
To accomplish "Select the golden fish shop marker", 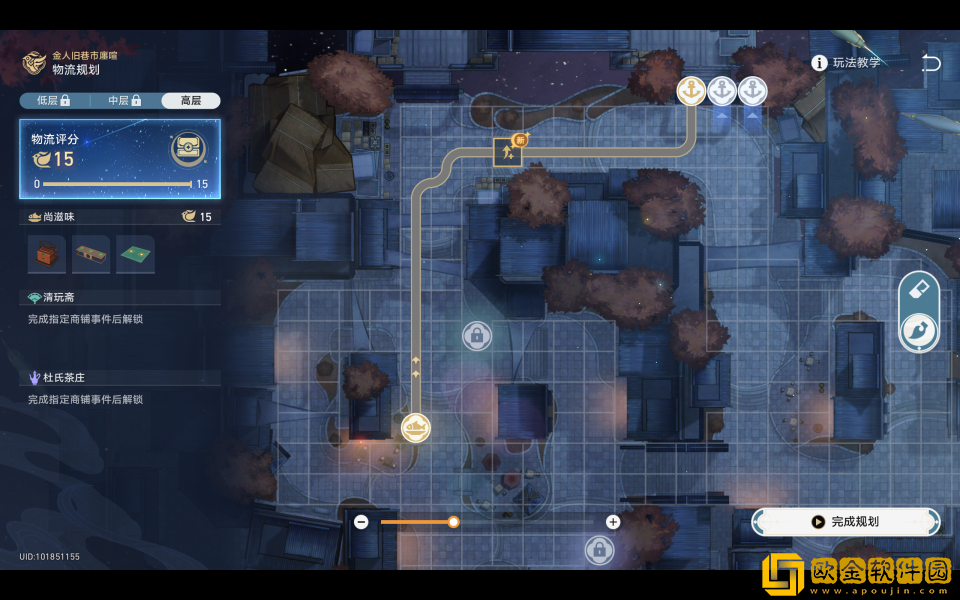I will (x=416, y=428).
